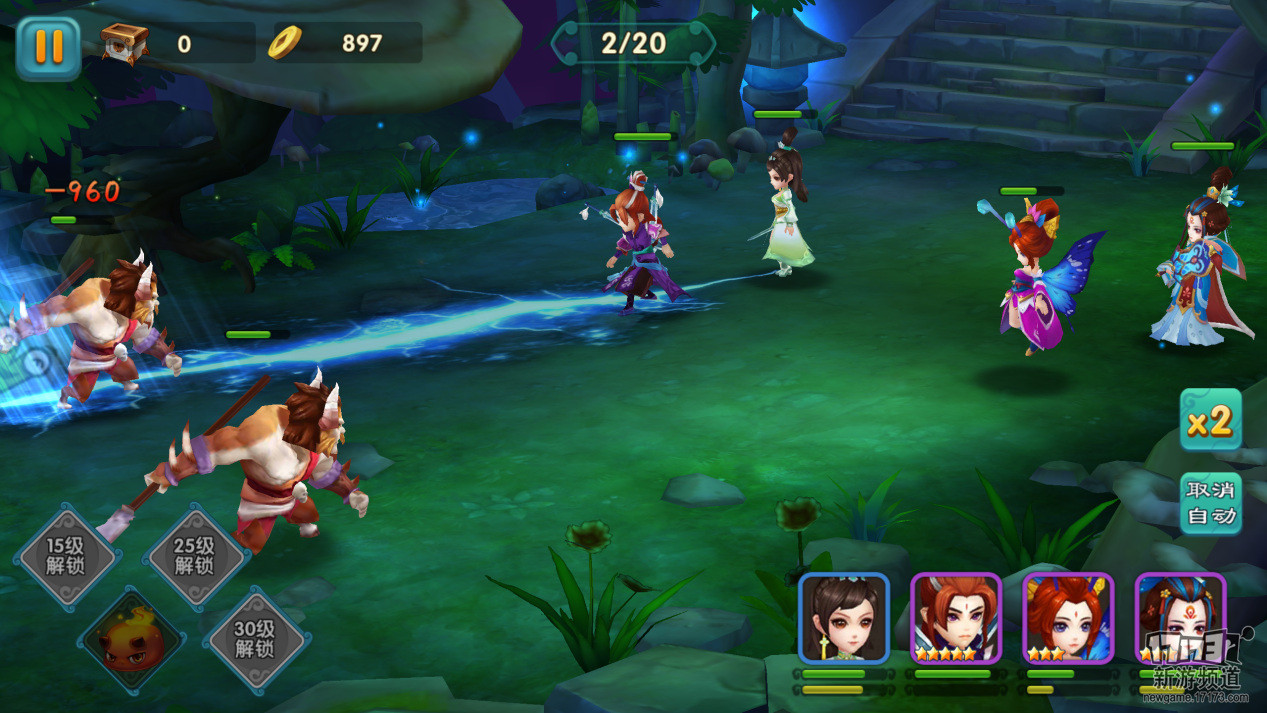Tap the locked 15级解锁 skill slot

click(67, 556)
